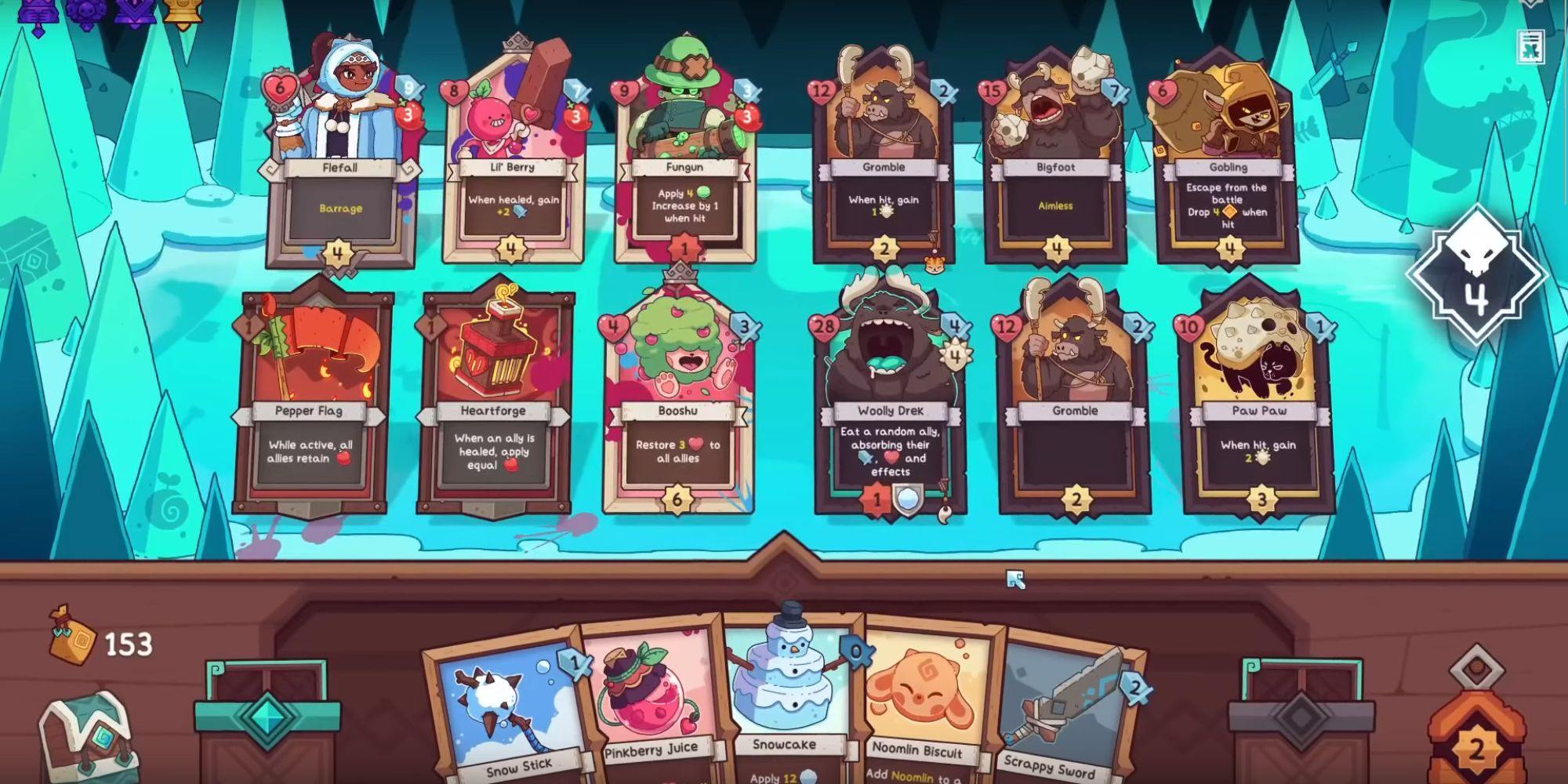
Task: Click the gold crown bell at top-left
Action: tap(183, 14)
